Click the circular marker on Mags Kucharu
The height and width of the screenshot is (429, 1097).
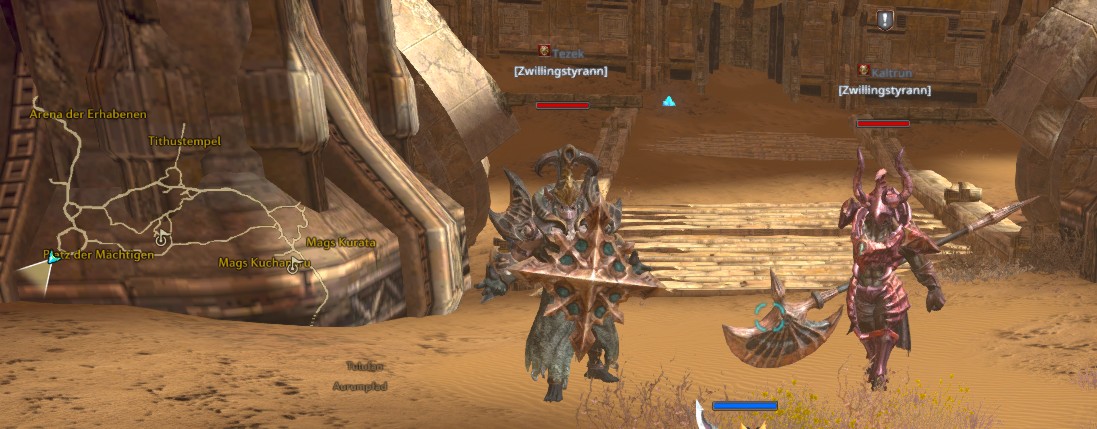click(294, 266)
